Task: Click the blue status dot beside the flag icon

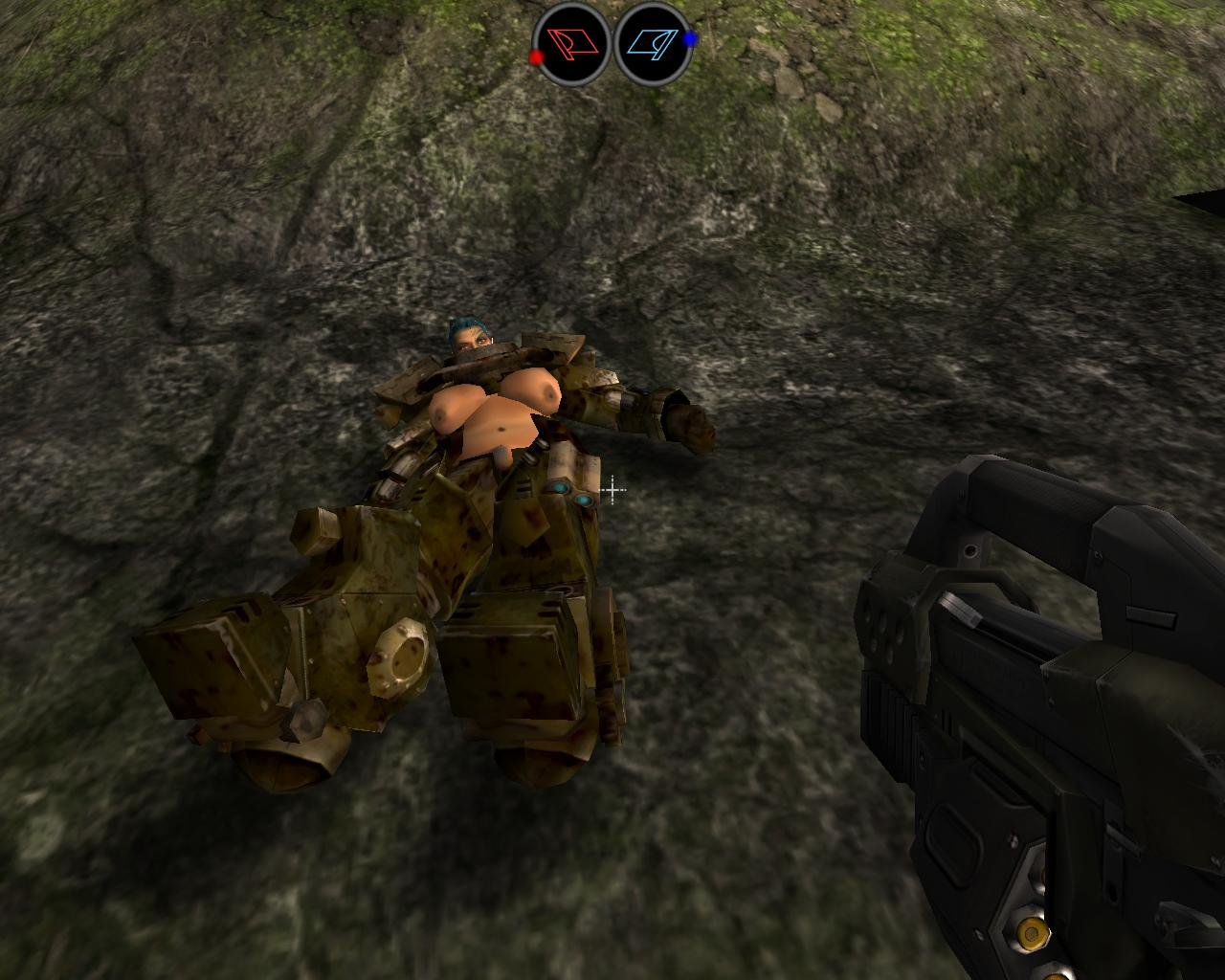Action: (x=690, y=38)
